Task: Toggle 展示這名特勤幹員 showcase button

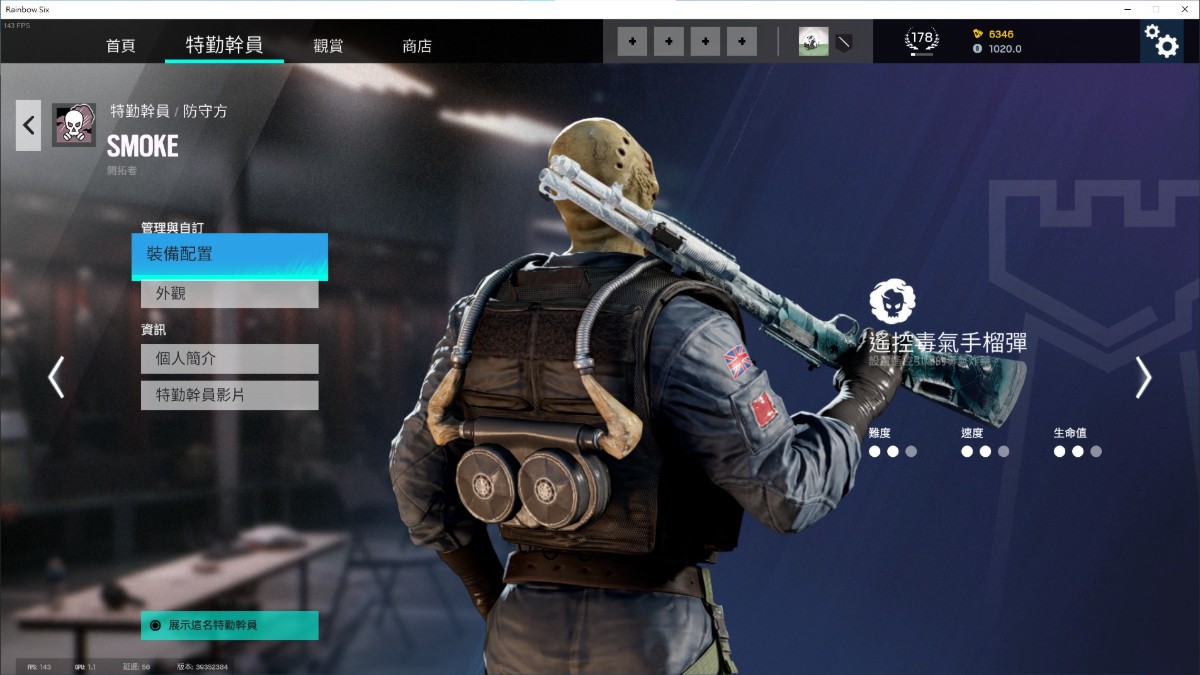Action: click(x=229, y=625)
